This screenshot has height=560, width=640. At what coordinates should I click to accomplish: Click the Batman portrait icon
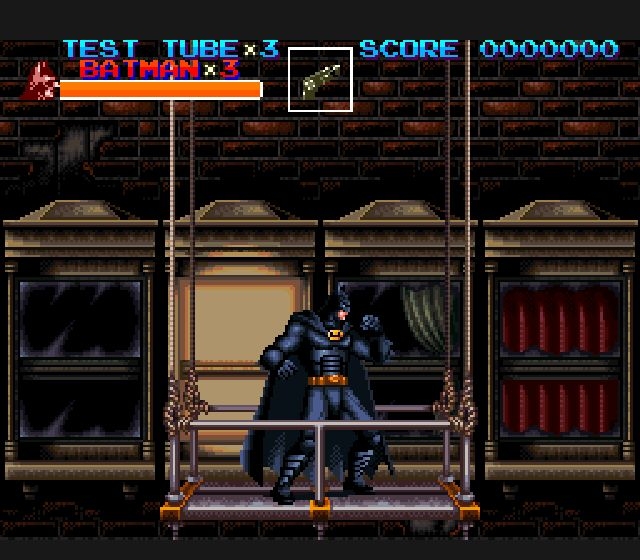(40, 81)
